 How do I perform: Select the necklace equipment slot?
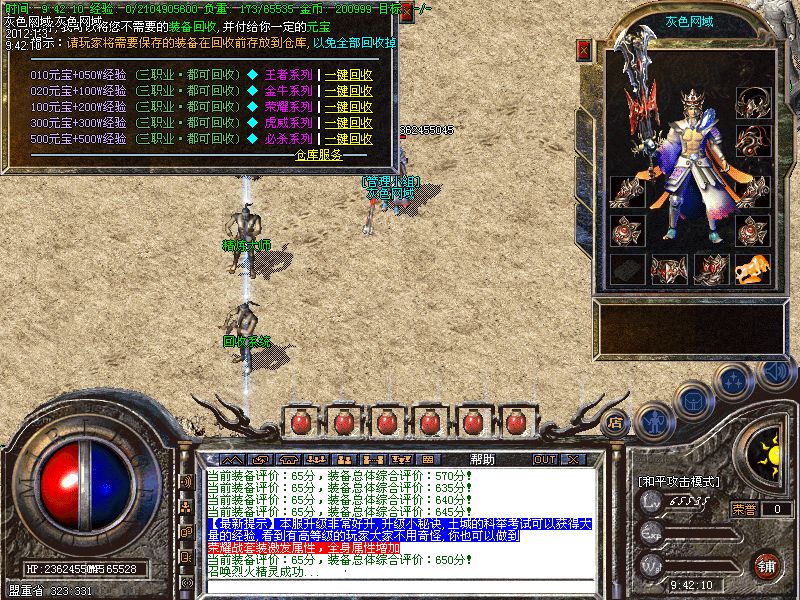[752, 103]
